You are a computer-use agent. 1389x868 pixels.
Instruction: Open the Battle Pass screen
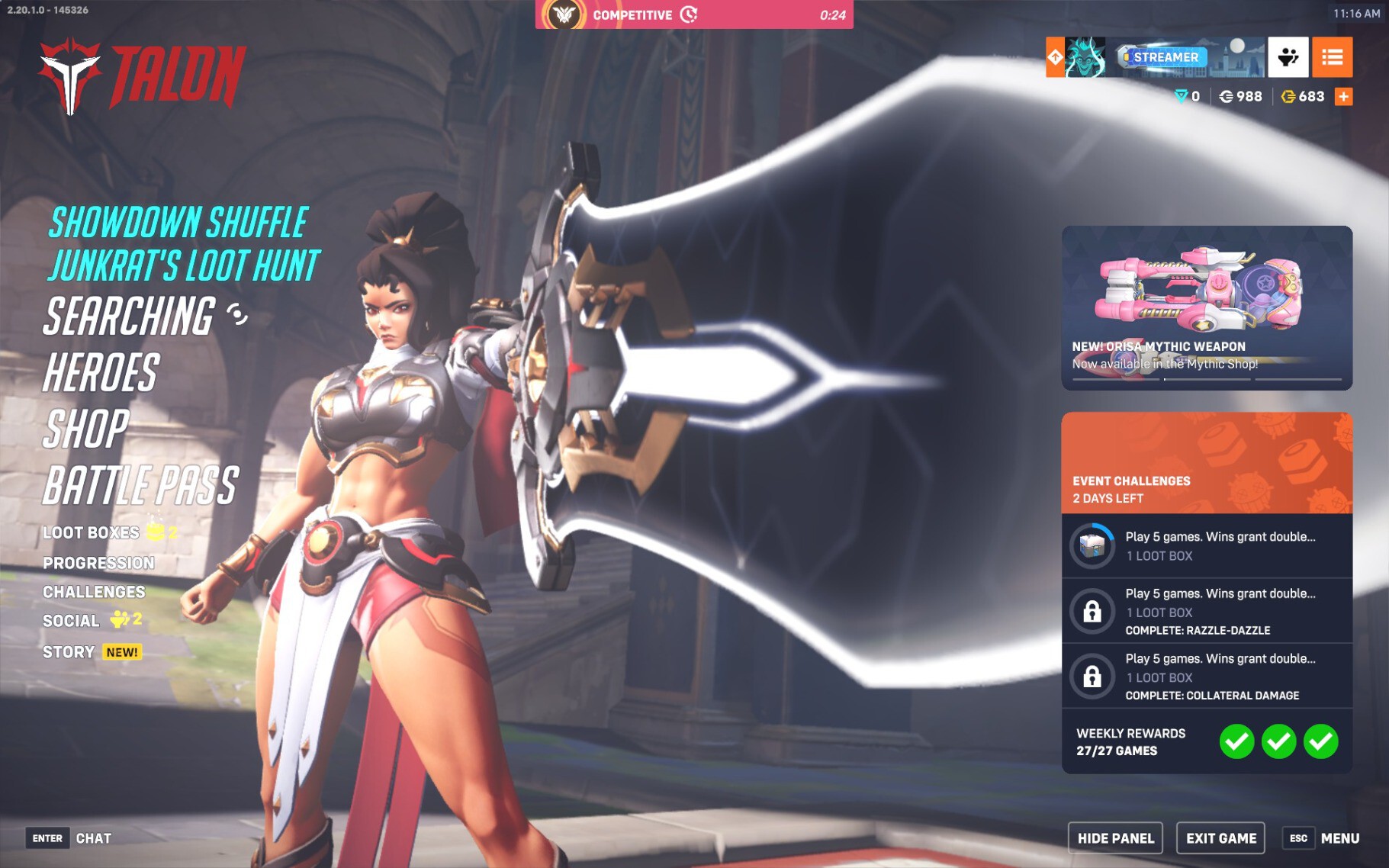click(x=141, y=486)
